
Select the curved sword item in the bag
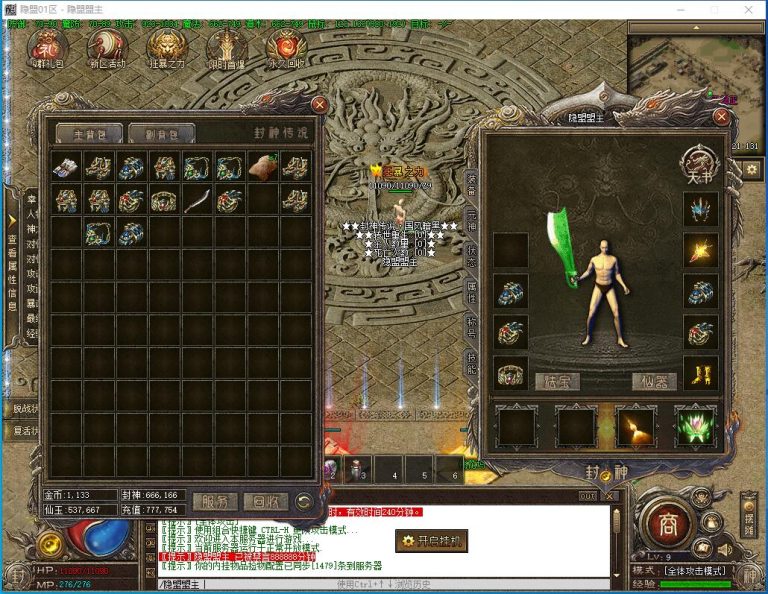(x=198, y=200)
